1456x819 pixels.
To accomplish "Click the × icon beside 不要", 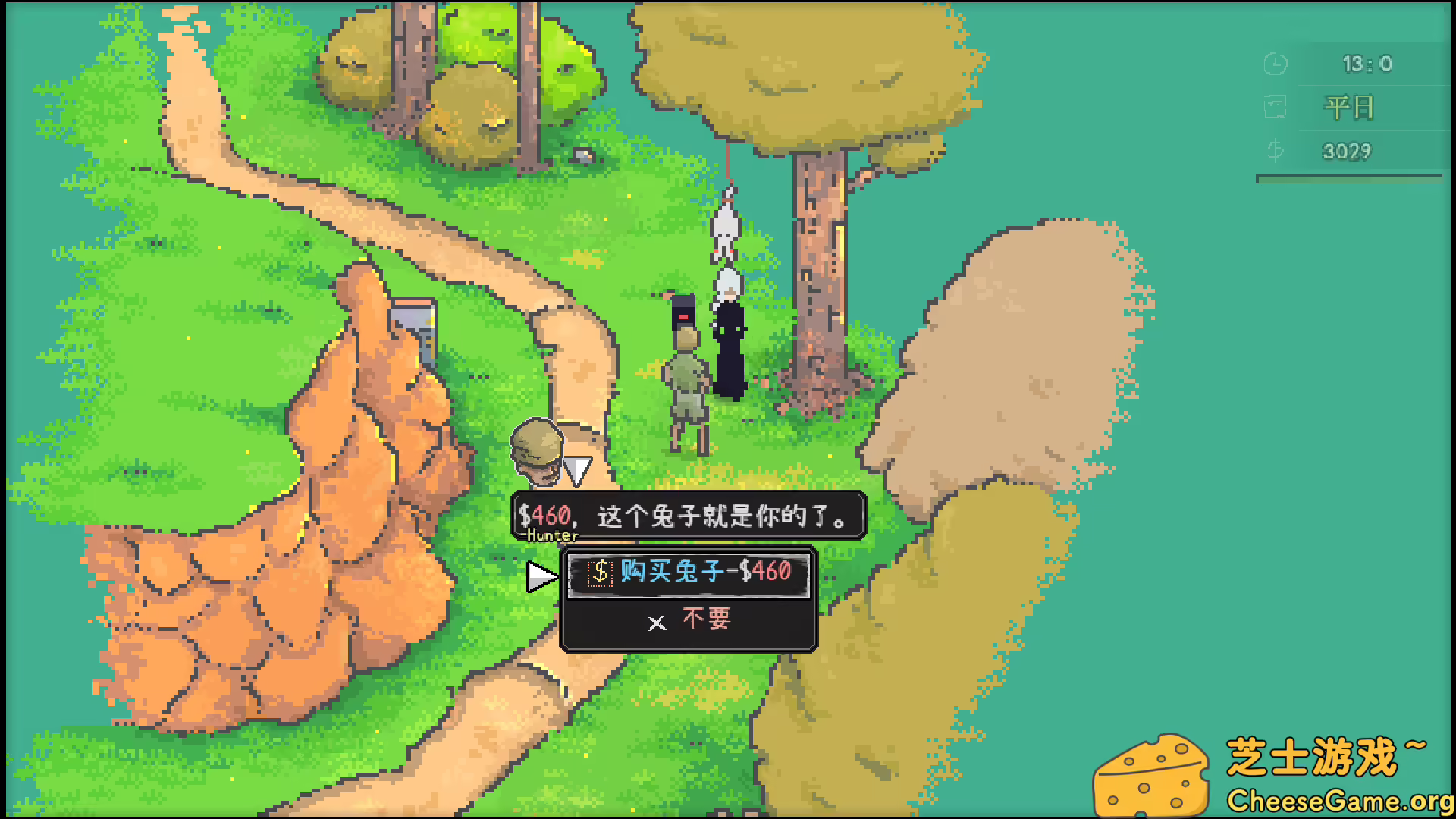I will (x=657, y=623).
